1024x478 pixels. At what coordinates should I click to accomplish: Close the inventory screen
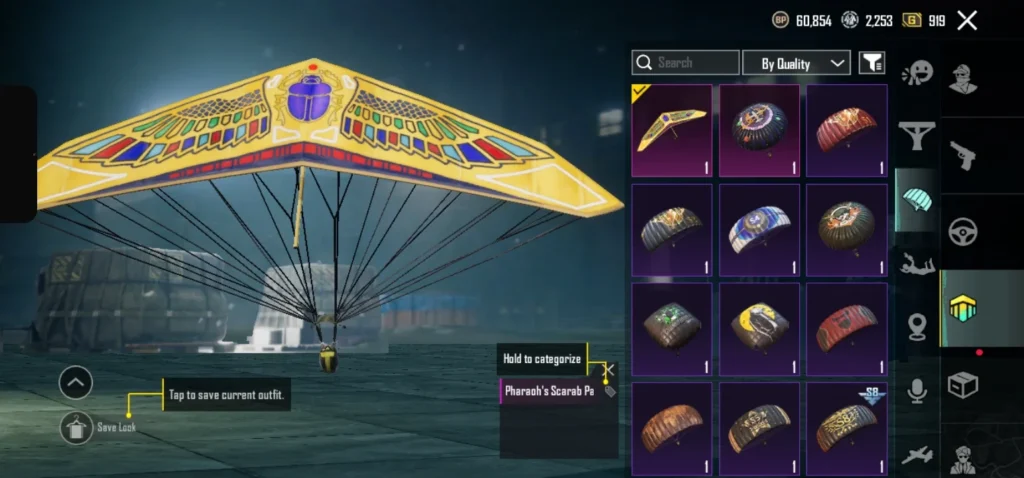pos(967,20)
